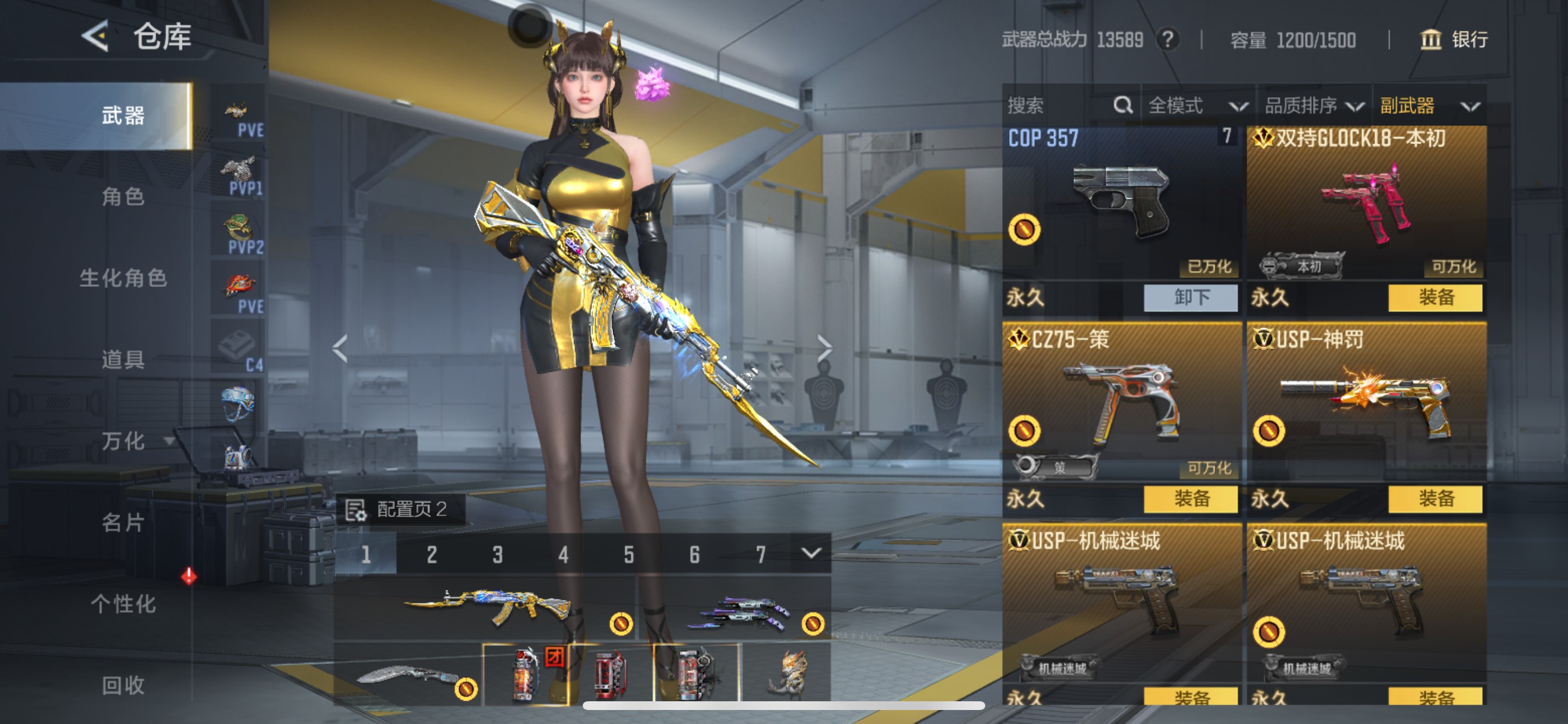Show weapon power help question mark
The height and width of the screenshot is (724, 1568).
(1167, 40)
